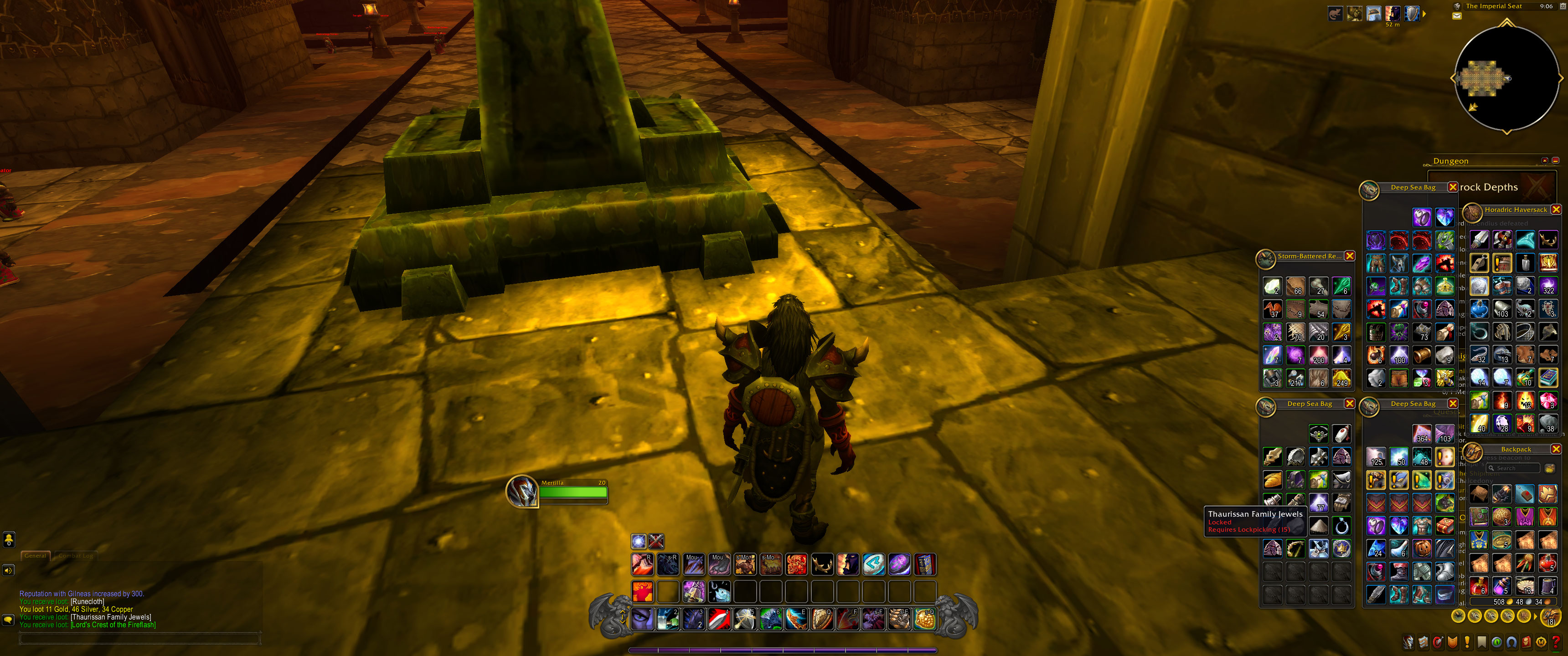Image resolution: width=1568 pixels, height=656 pixels.
Task: Select the item stack showing 249
Action: (x=1341, y=378)
